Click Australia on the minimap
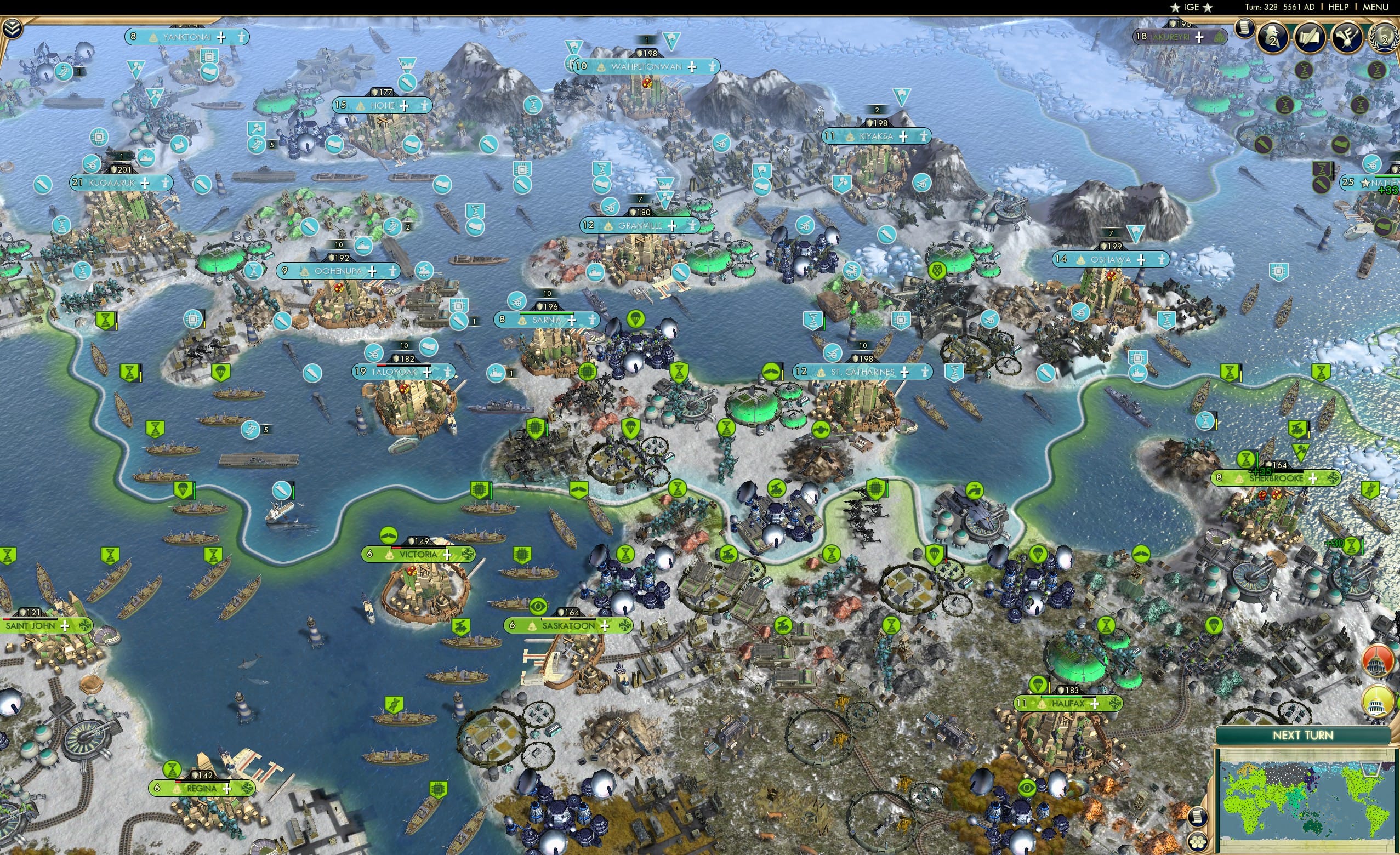1400x855 pixels. [1313, 828]
